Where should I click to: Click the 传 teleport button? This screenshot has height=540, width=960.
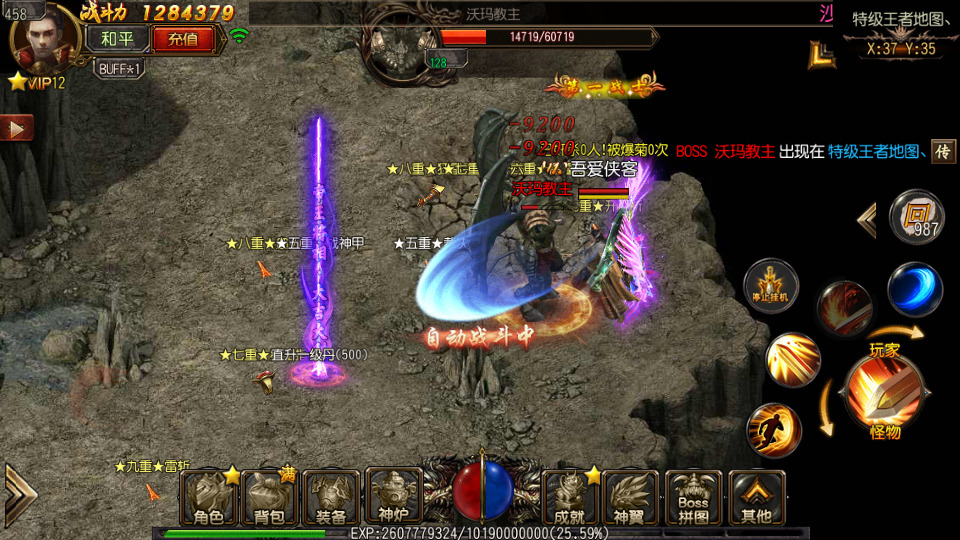point(943,151)
